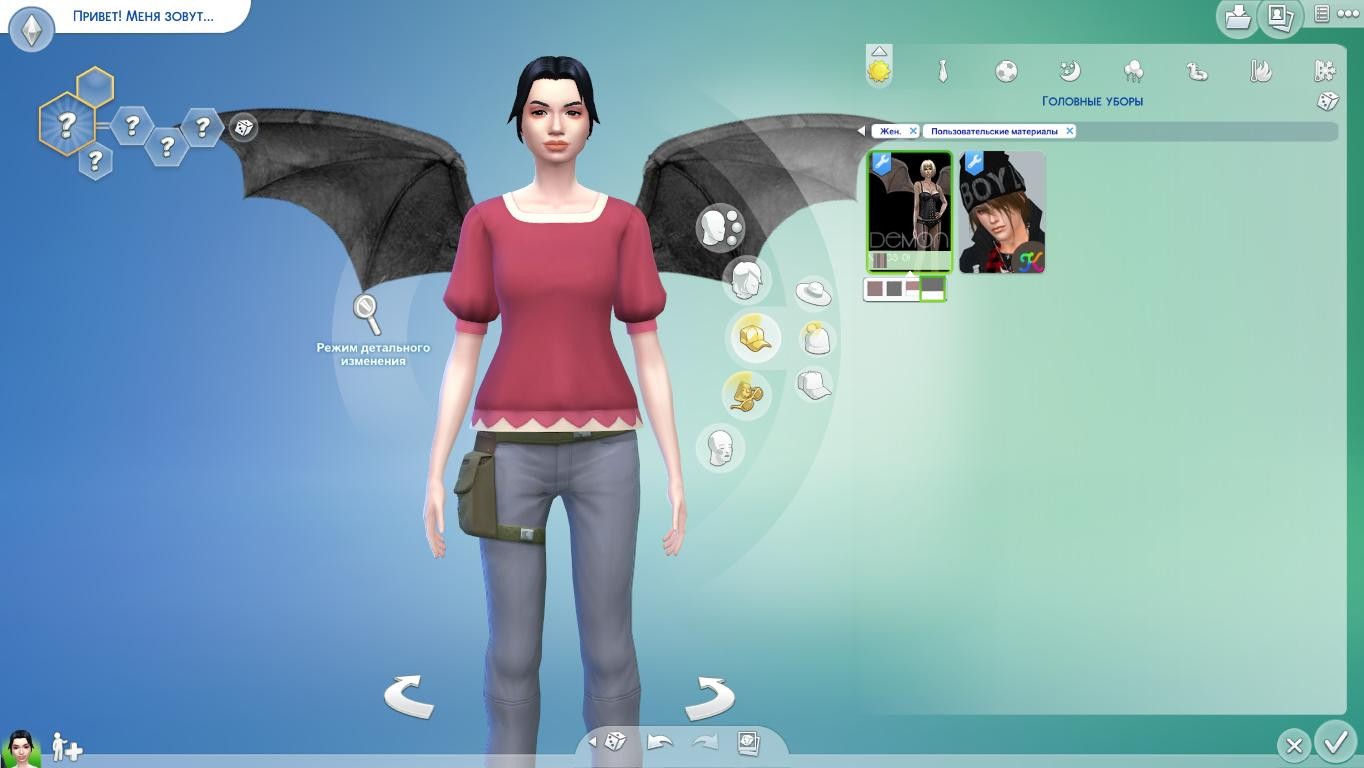Image resolution: width=1364 pixels, height=768 pixels.
Task: Remove the 'Жен.' filter tag
Action: click(x=913, y=131)
